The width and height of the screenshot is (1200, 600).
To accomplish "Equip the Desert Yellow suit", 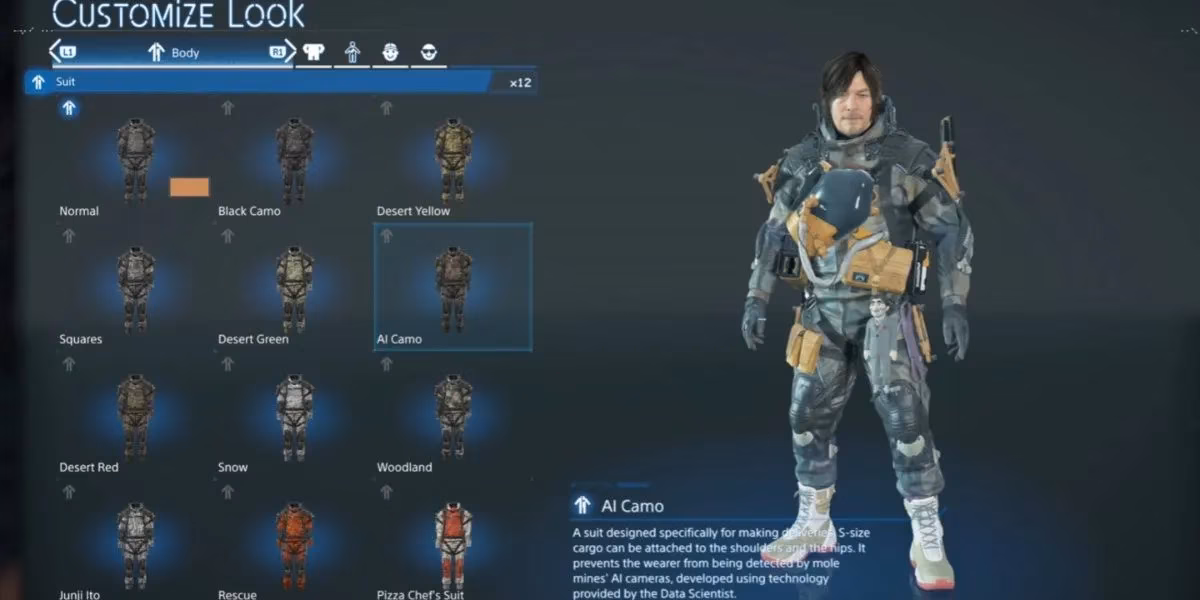I will point(453,160).
